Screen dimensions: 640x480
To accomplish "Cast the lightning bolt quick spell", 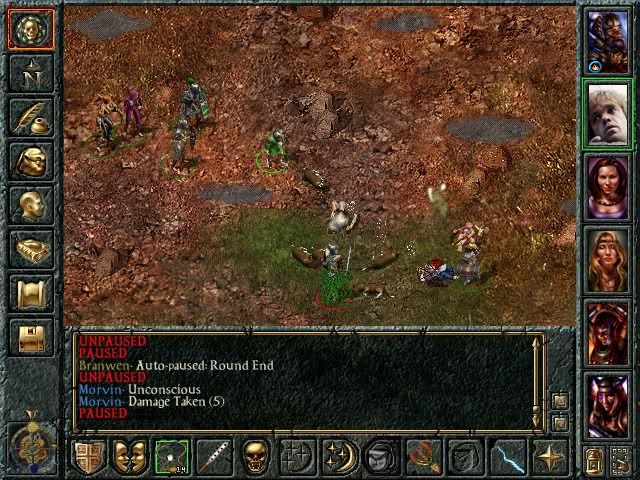I will pos(507,456).
